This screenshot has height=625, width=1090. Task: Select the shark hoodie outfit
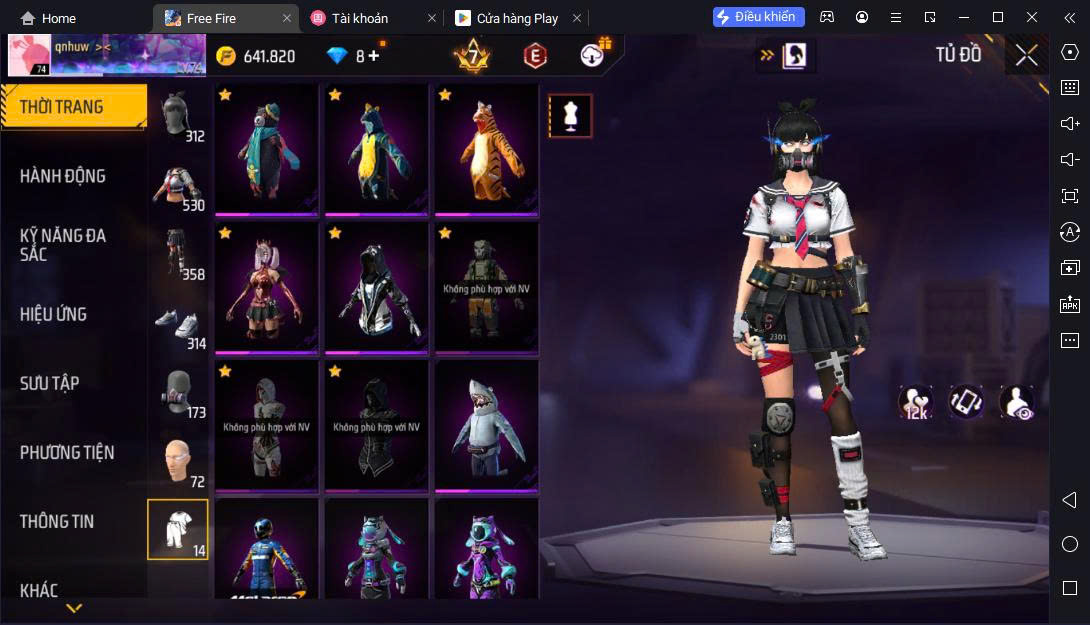point(486,425)
